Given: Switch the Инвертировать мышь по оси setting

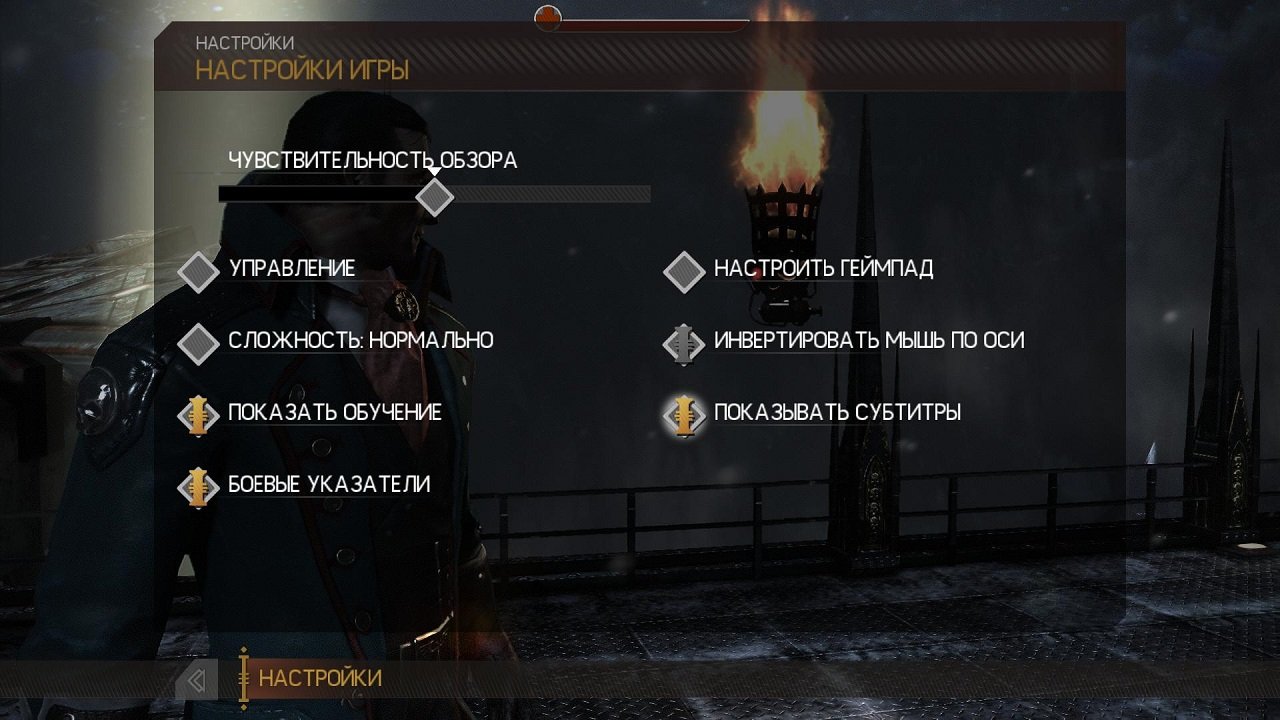Looking at the screenshot, I should [866, 340].
